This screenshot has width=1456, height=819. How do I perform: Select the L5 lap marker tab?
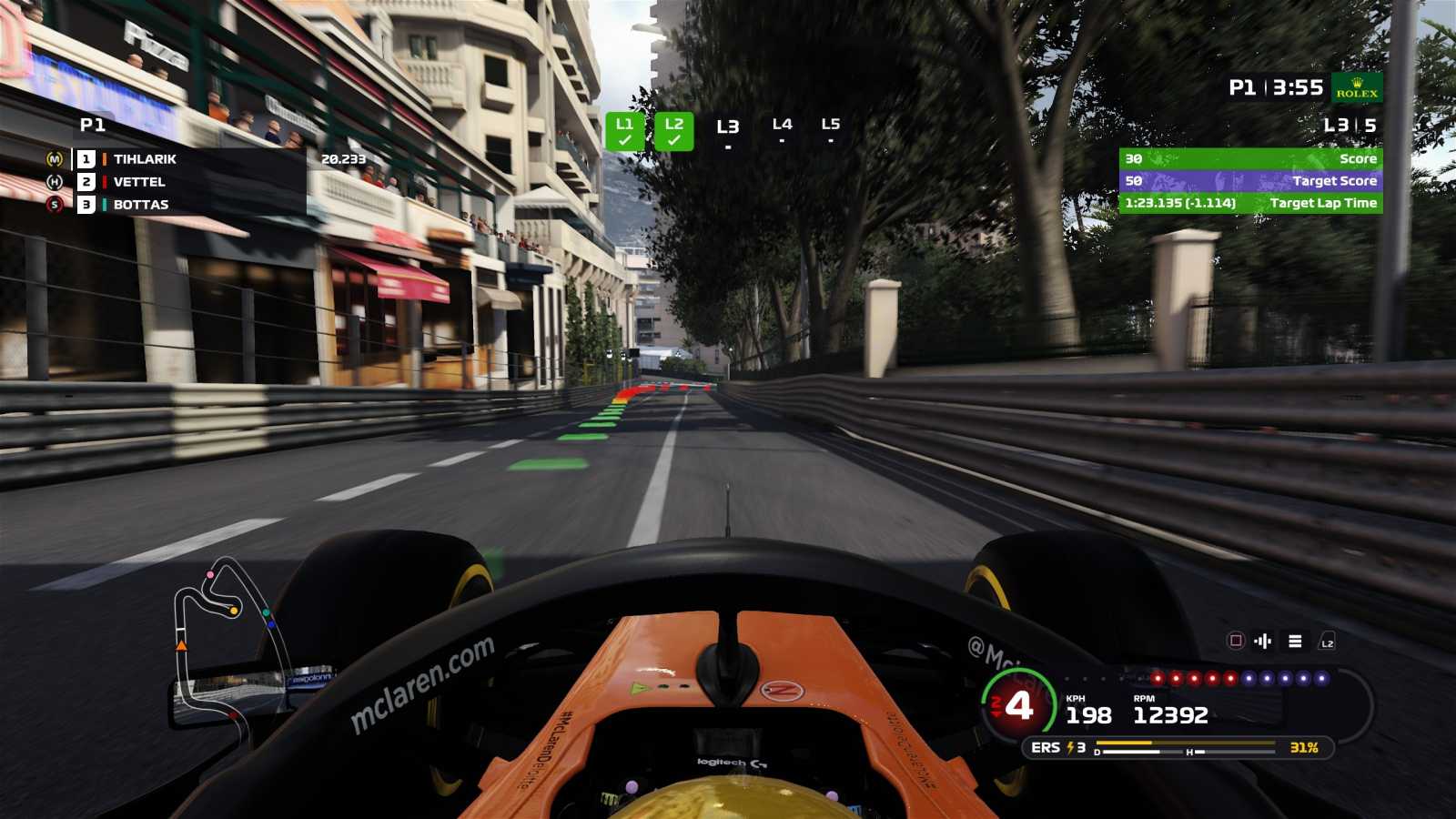tap(830, 127)
